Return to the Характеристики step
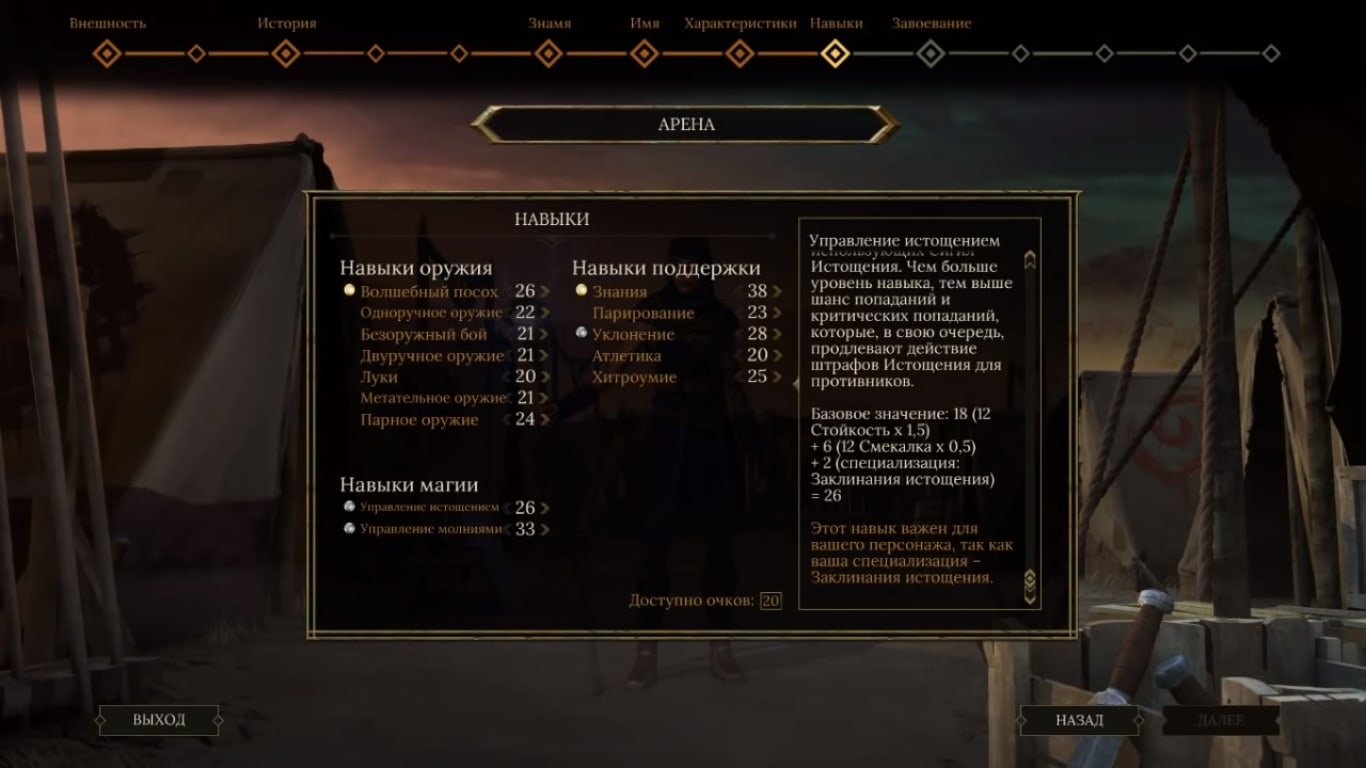 click(x=740, y=53)
